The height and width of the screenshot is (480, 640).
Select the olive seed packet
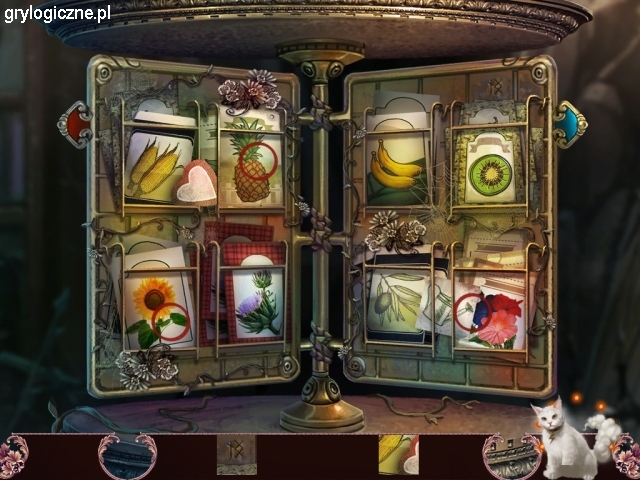click(x=397, y=300)
